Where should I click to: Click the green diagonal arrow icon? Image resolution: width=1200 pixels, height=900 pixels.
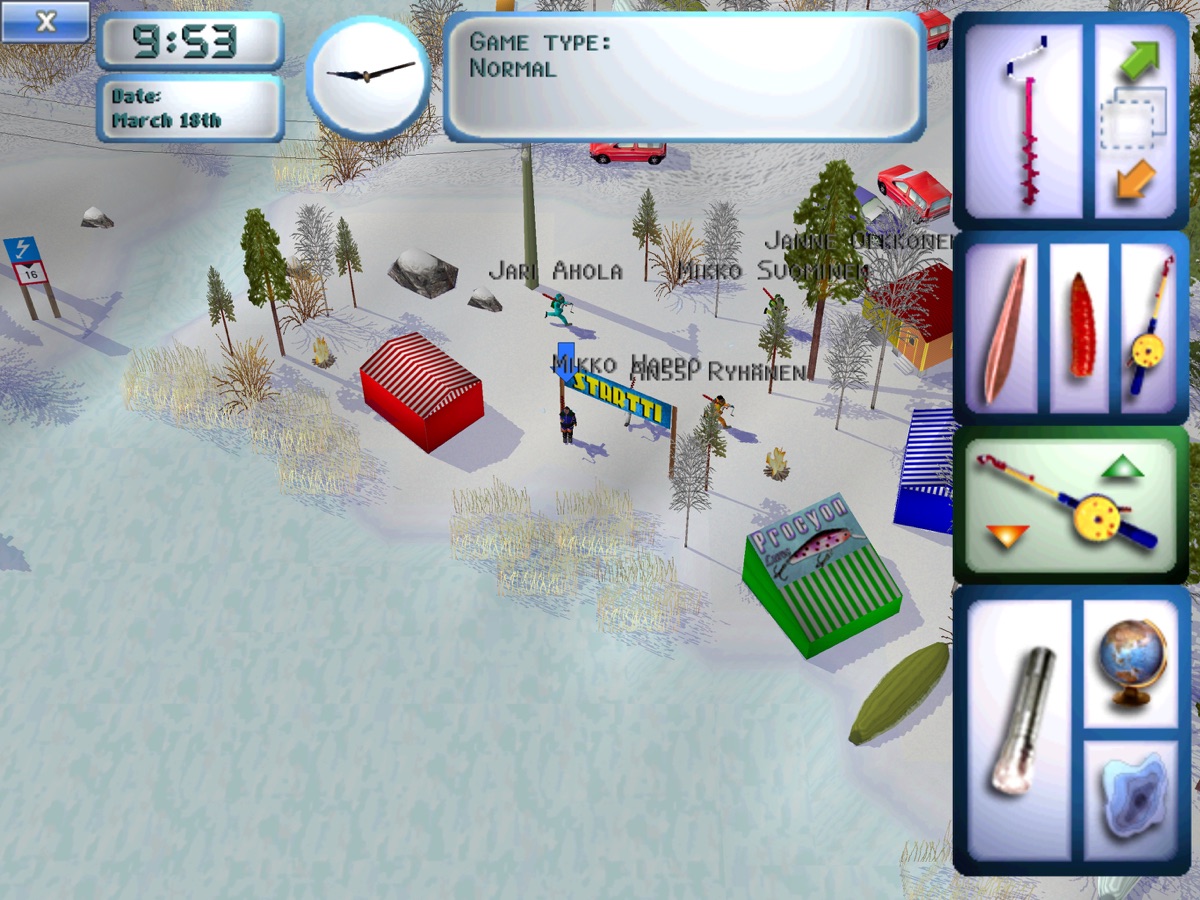[x=1138, y=59]
